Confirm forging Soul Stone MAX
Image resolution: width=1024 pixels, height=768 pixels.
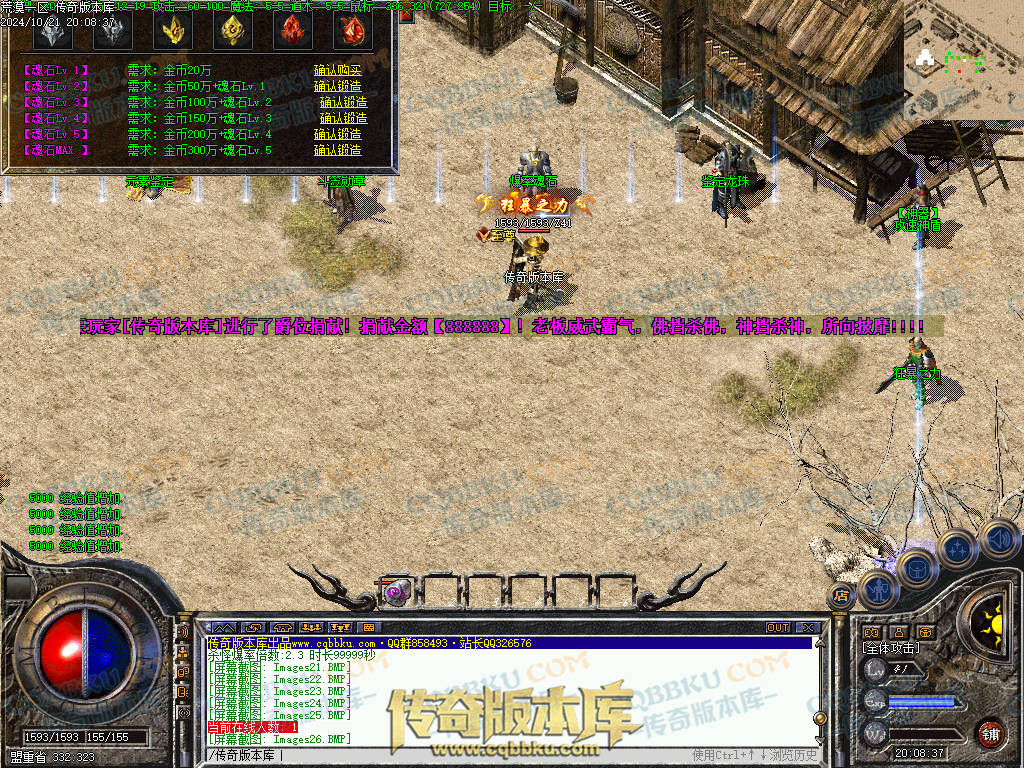(337, 150)
